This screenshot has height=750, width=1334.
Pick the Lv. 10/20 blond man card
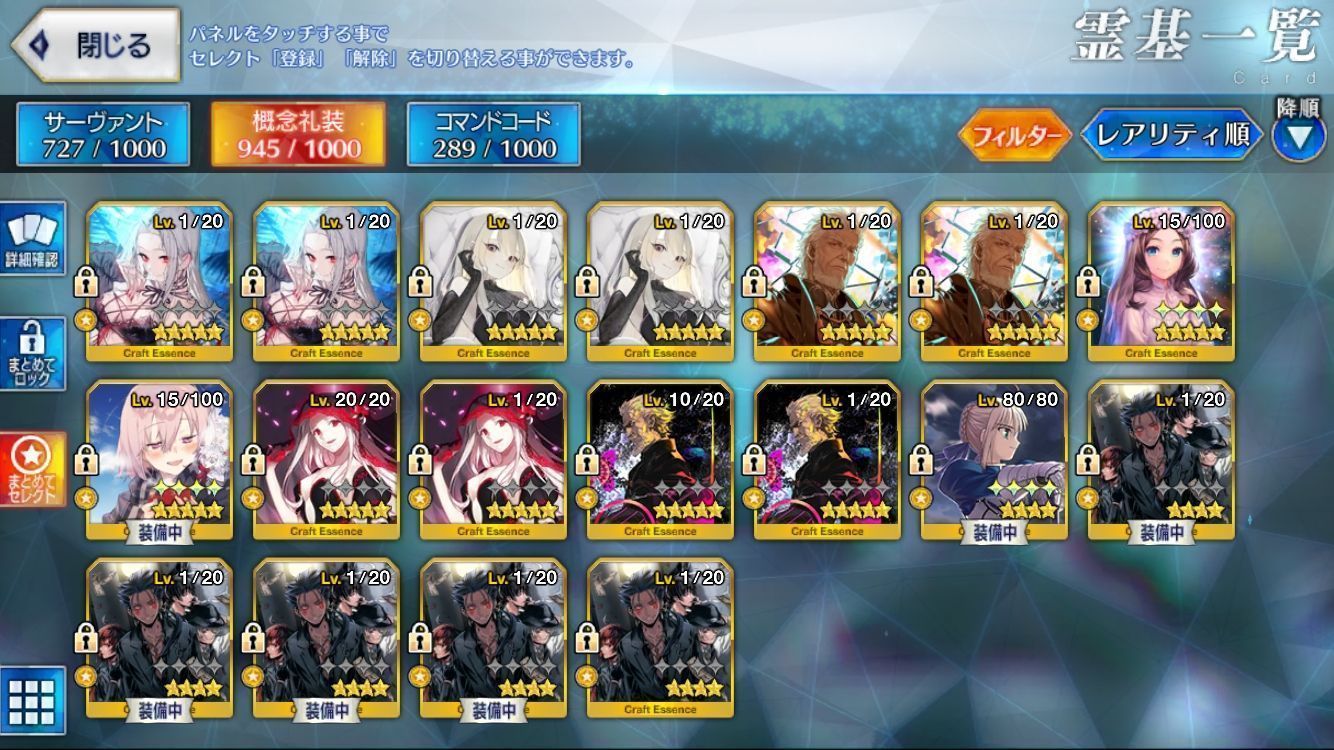[661, 460]
